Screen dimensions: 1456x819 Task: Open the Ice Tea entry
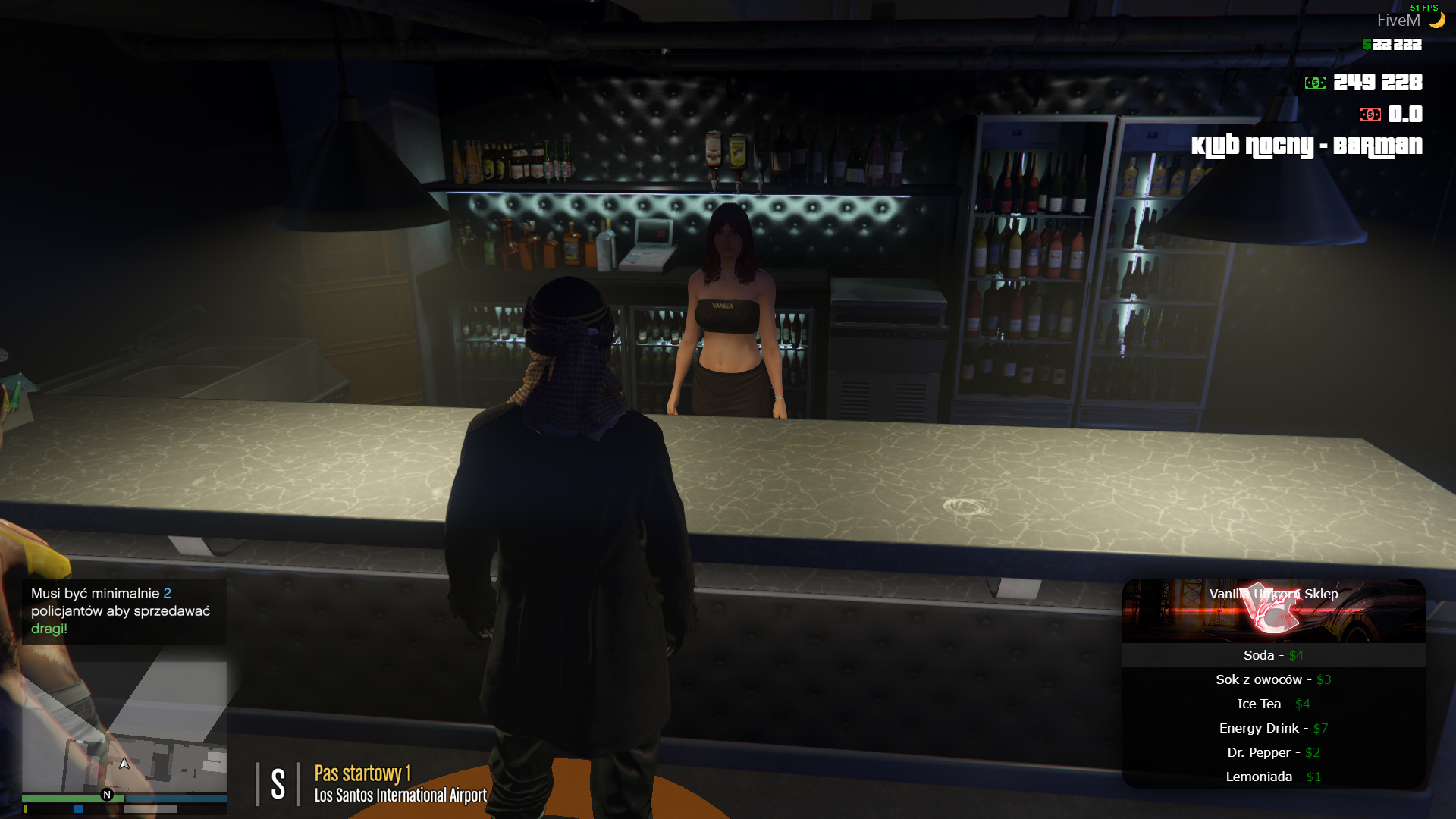pos(1276,704)
